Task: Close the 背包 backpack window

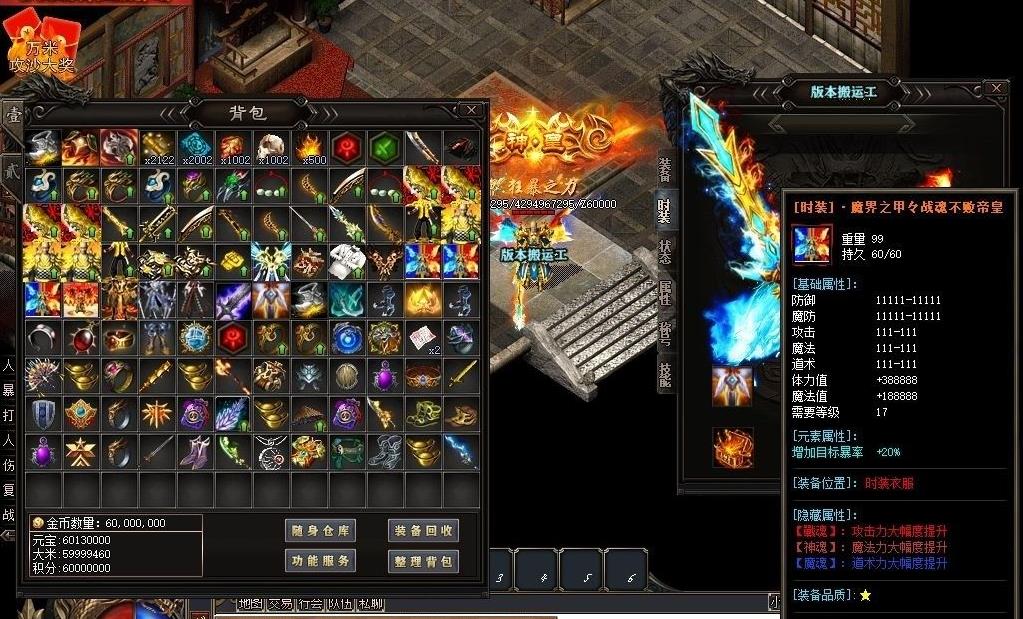Action: 471,110
